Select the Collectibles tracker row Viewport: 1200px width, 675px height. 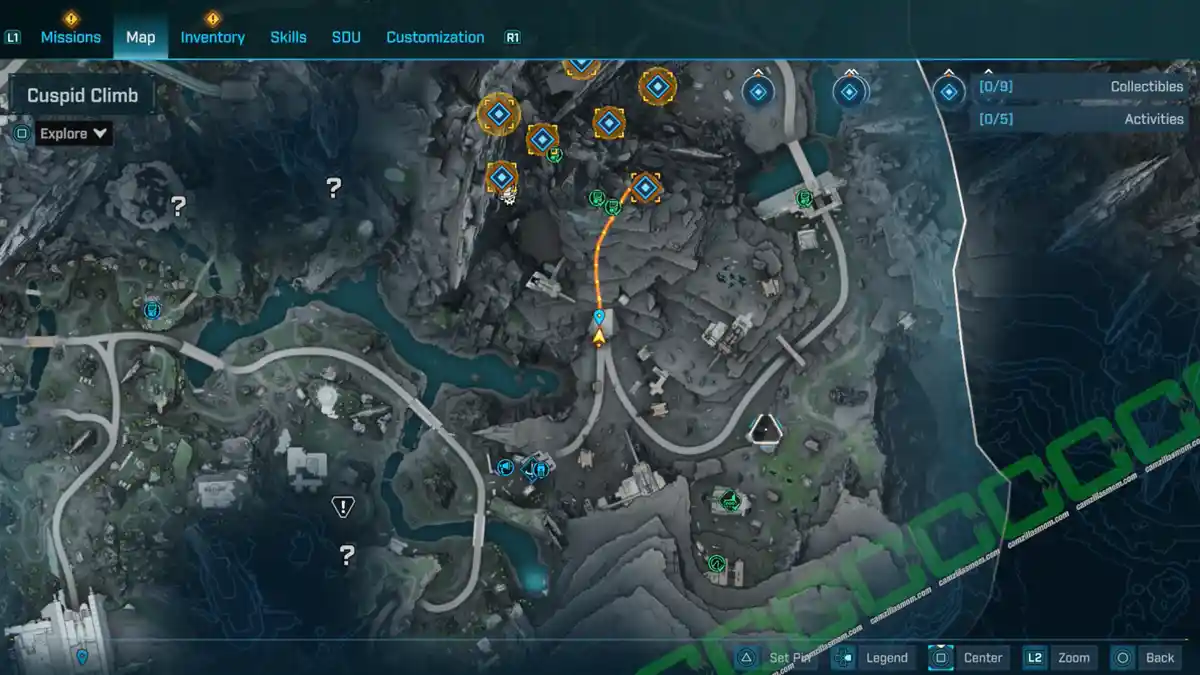coord(1081,87)
